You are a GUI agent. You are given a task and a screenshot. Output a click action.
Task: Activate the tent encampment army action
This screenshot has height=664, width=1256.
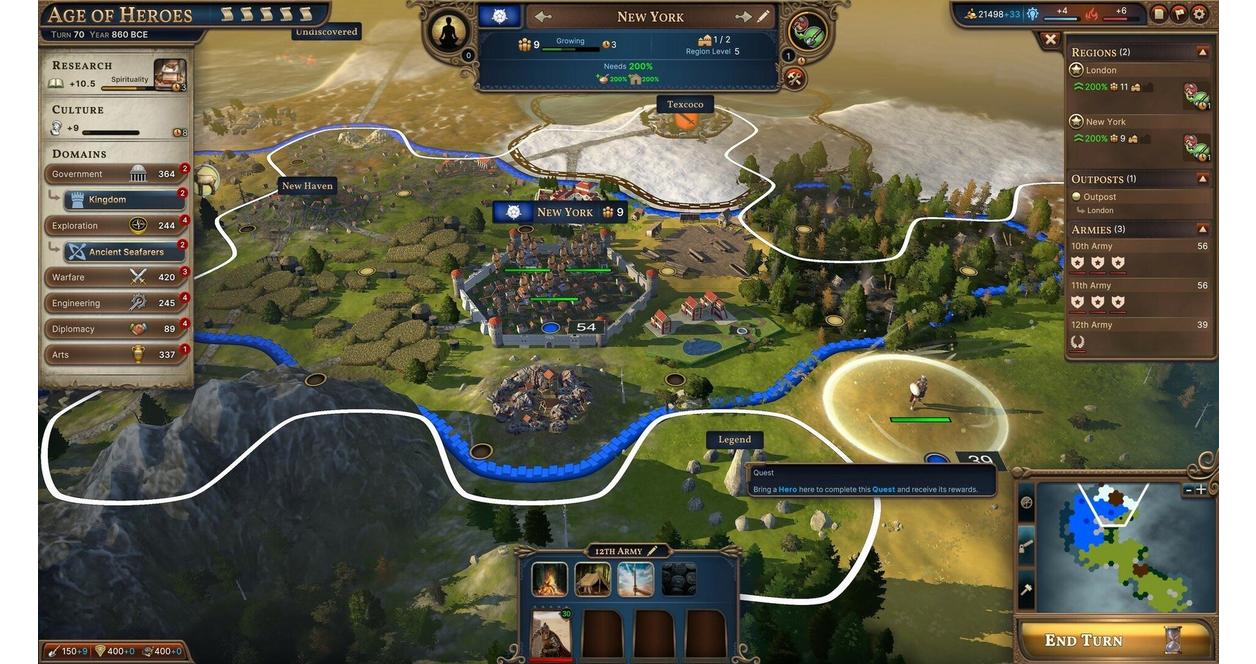[592, 579]
